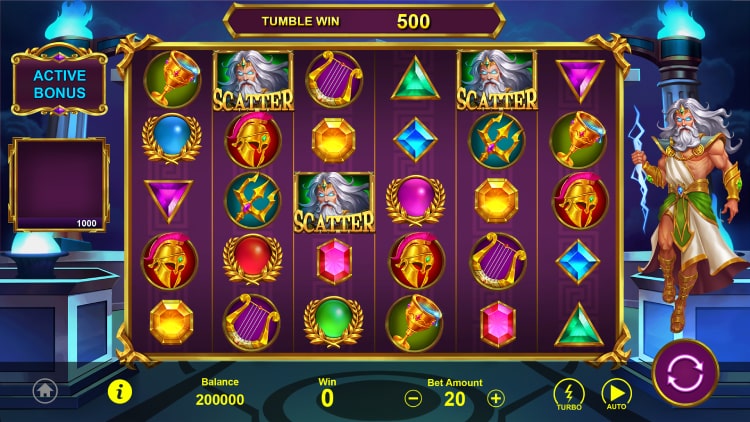Open the Active Bonus panel

coord(59,84)
